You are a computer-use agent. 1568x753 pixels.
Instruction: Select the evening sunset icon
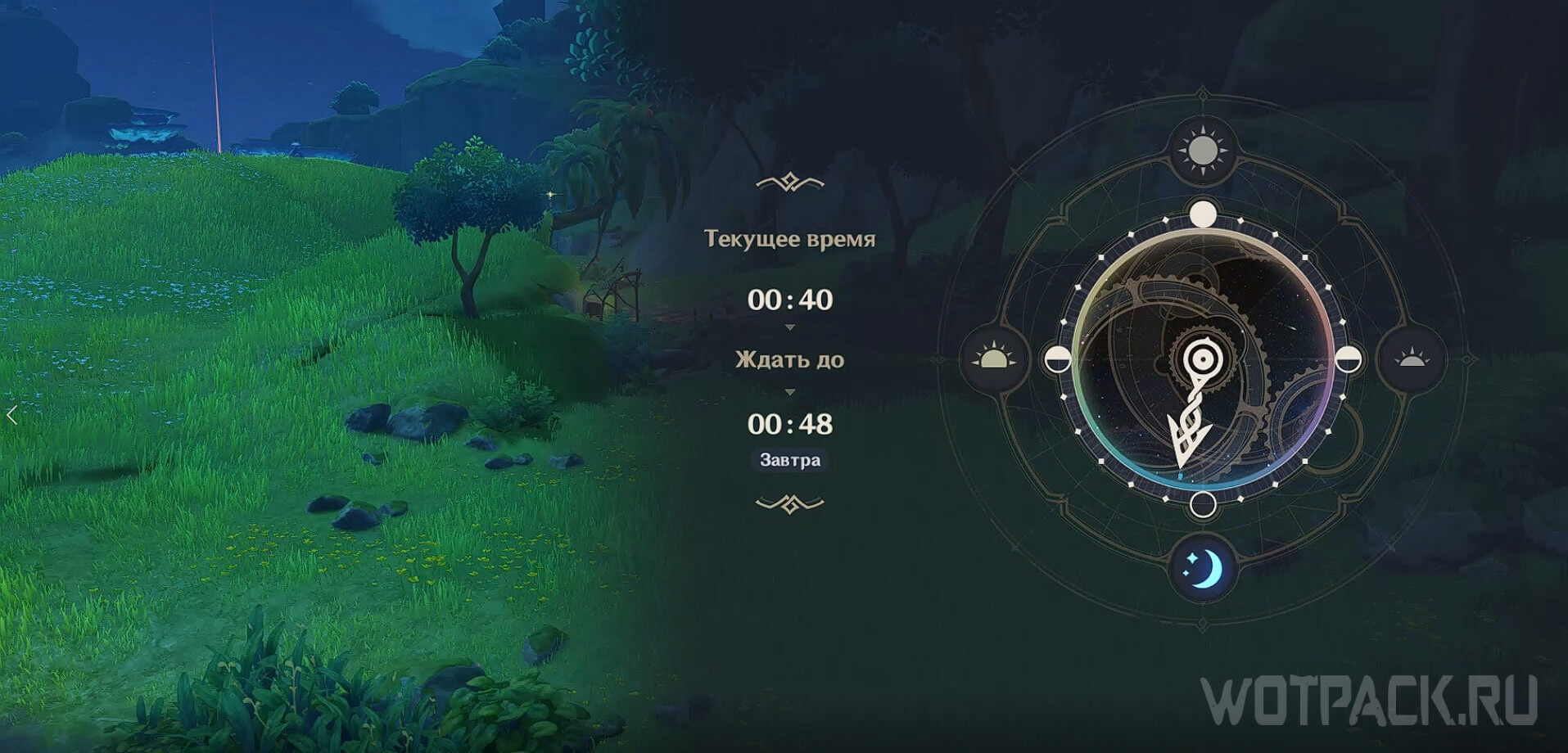pyautogui.click(x=1410, y=359)
